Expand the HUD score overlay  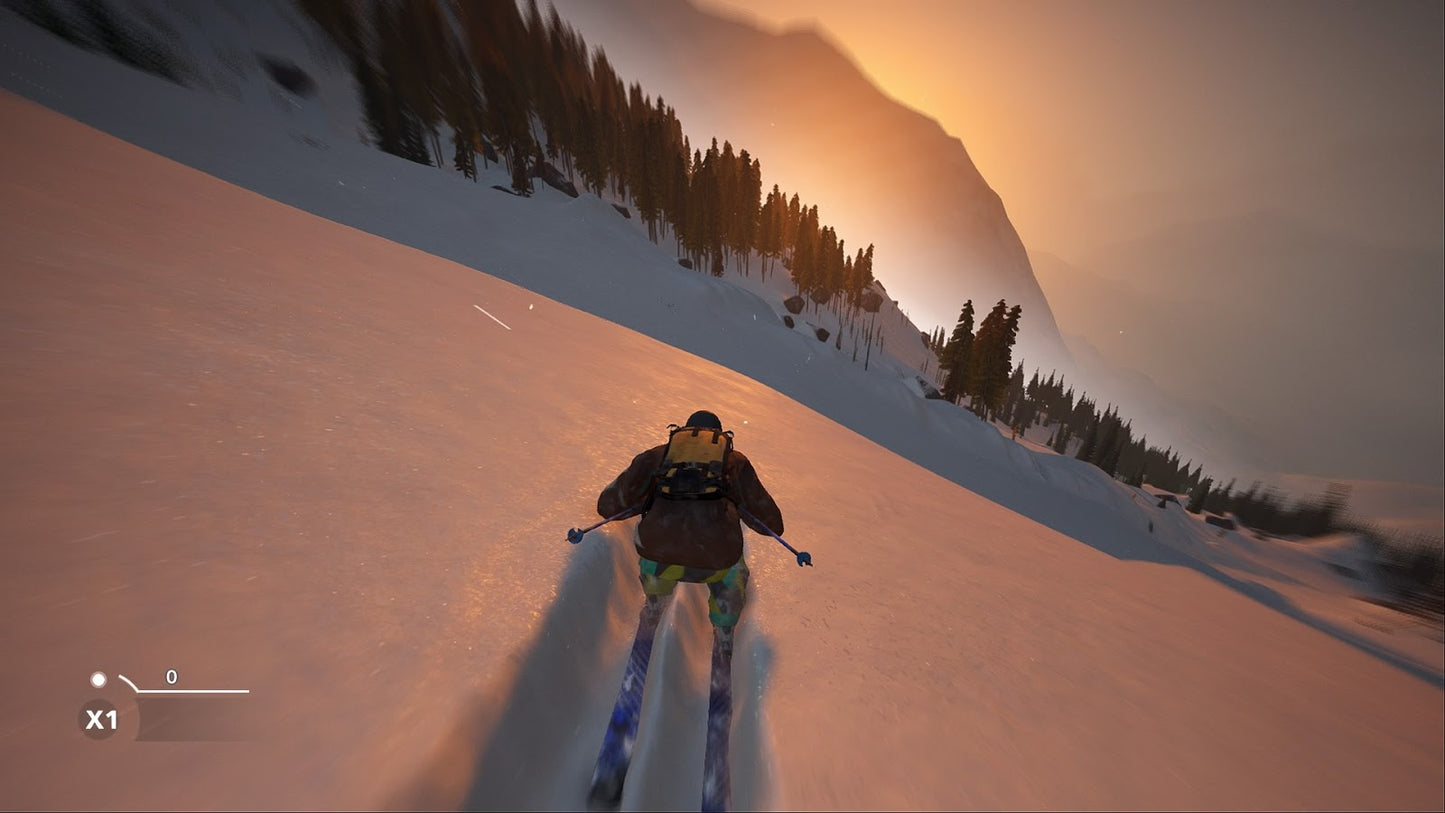pos(150,690)
